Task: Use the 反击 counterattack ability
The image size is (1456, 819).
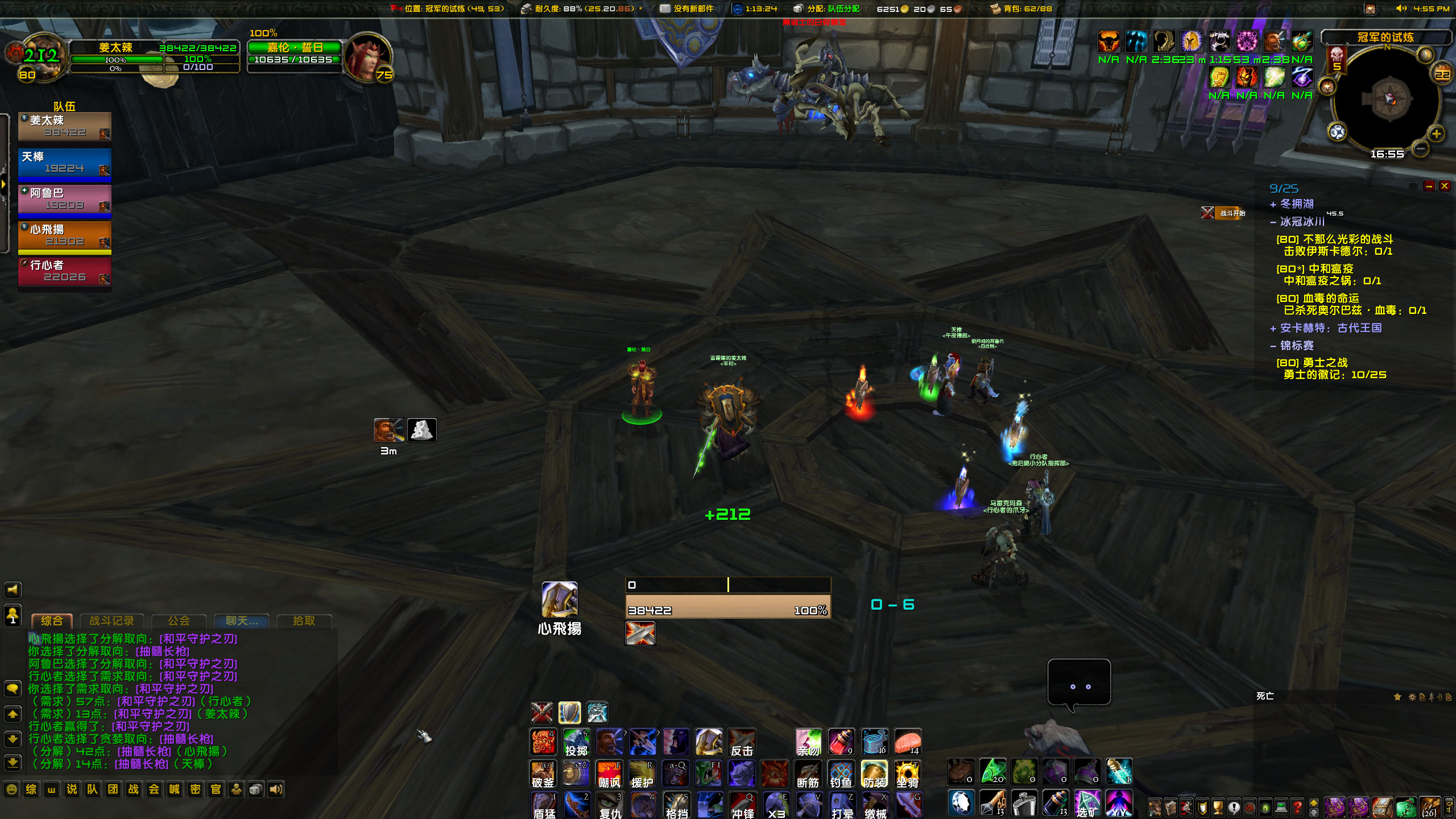Action: coord(742,742)
